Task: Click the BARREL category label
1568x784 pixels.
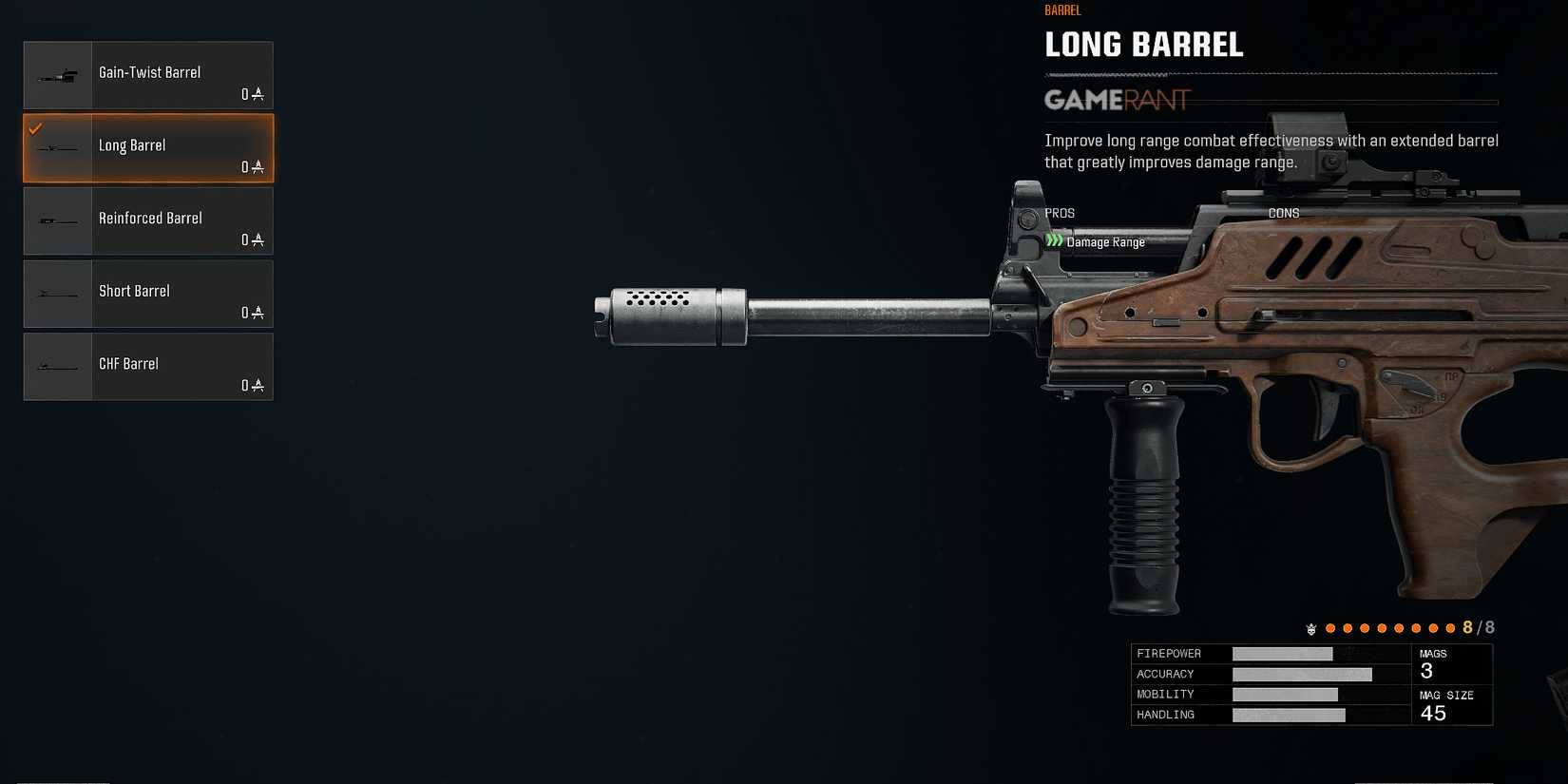Action: tap(1062, 10)
